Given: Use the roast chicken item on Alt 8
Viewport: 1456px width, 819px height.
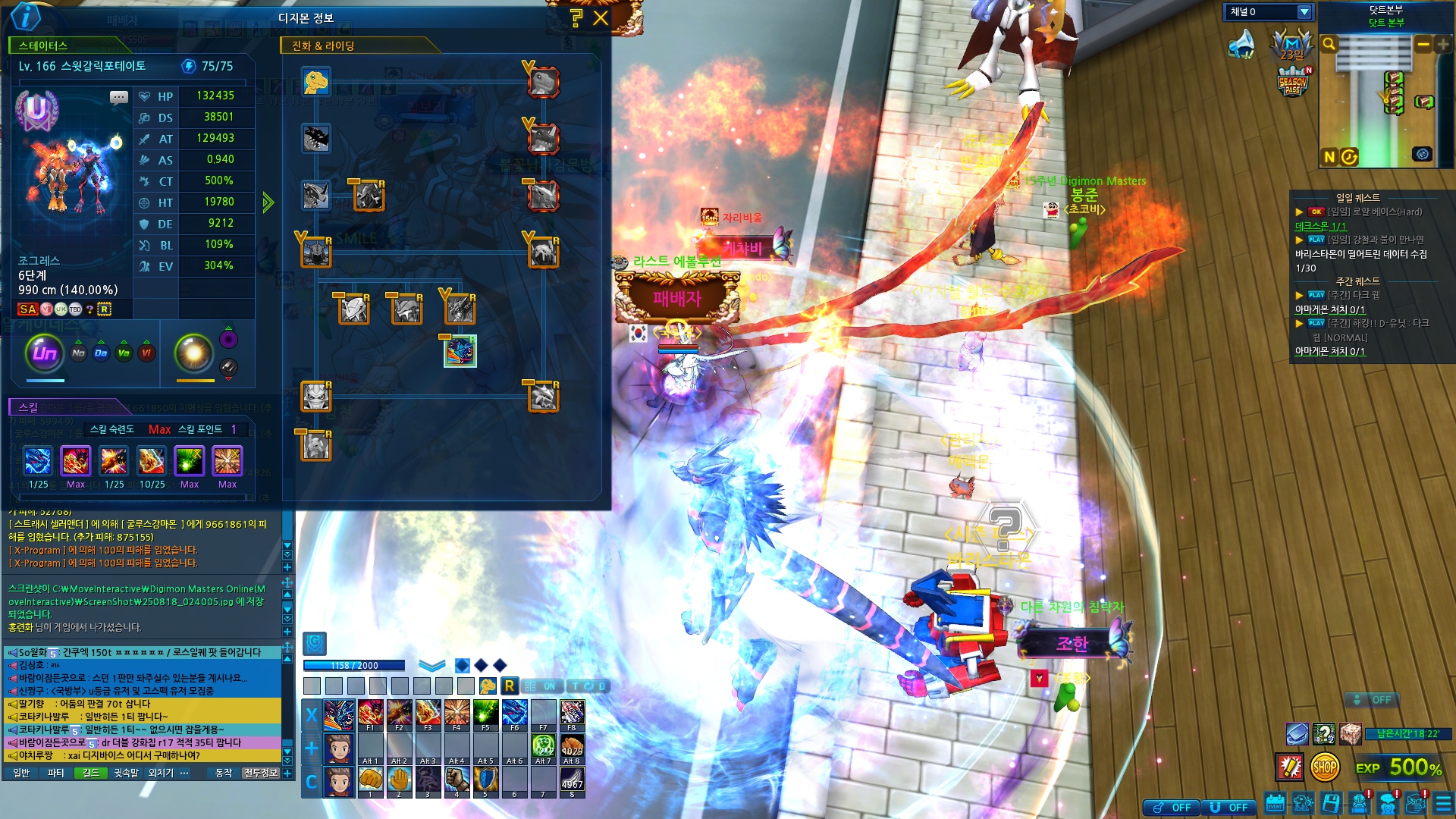Looking at the screenshot, I should coord(572,748).
